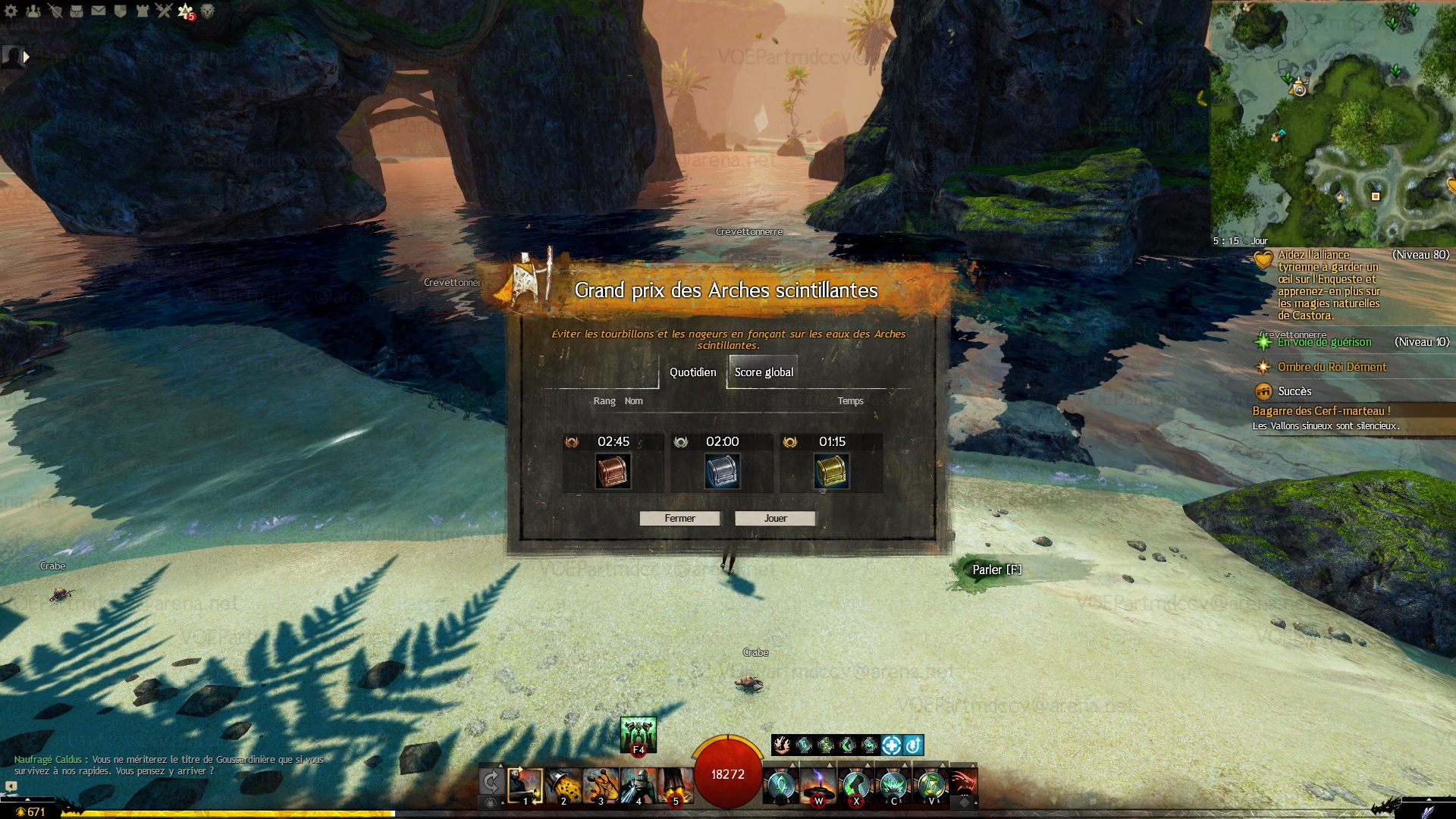Image resolution: width=1456 pixels, height=819 pixels.
Task: Open the crossed swords PvP panel
Action: coord(164,11)
